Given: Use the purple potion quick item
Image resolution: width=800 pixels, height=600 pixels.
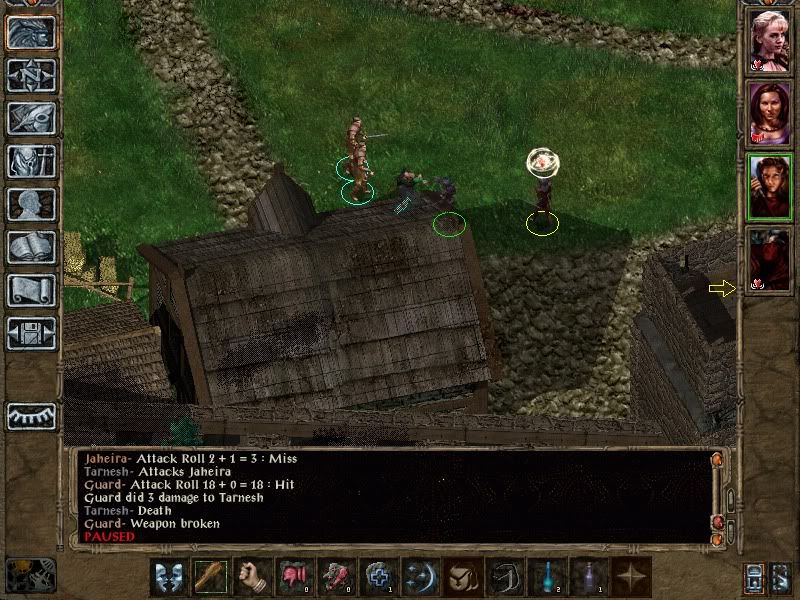Looking at the screenshot, I should coord(587,577).
